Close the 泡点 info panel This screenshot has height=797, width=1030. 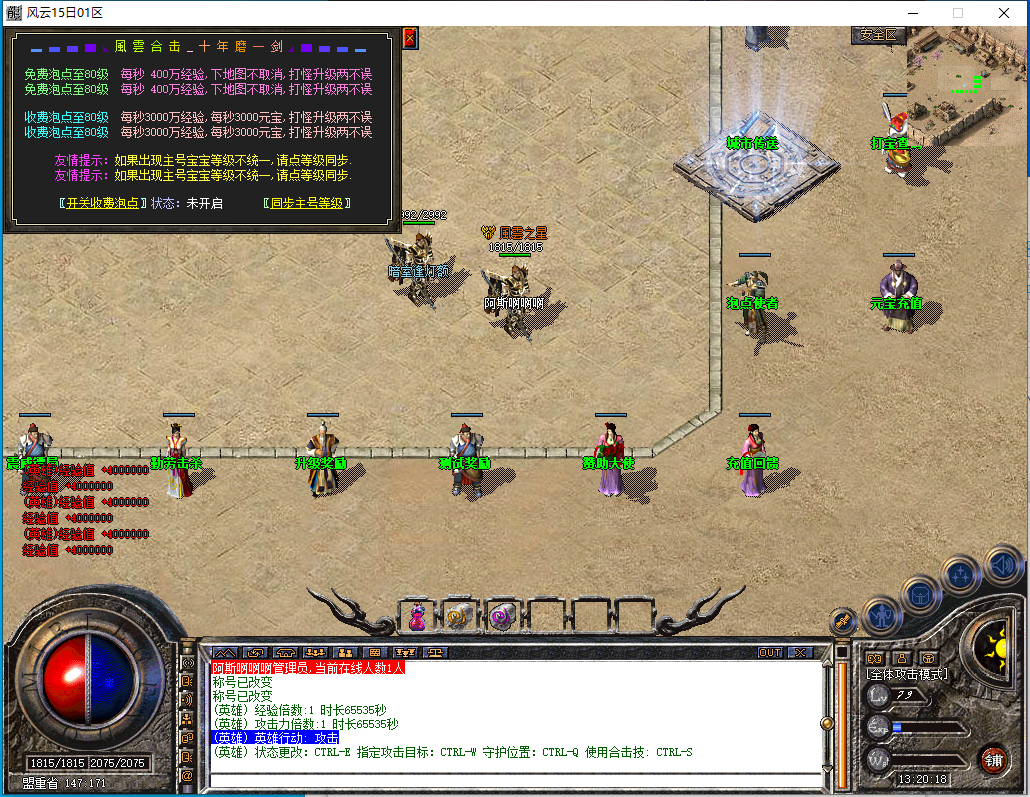pyautogui.click(x=409, y=38)
